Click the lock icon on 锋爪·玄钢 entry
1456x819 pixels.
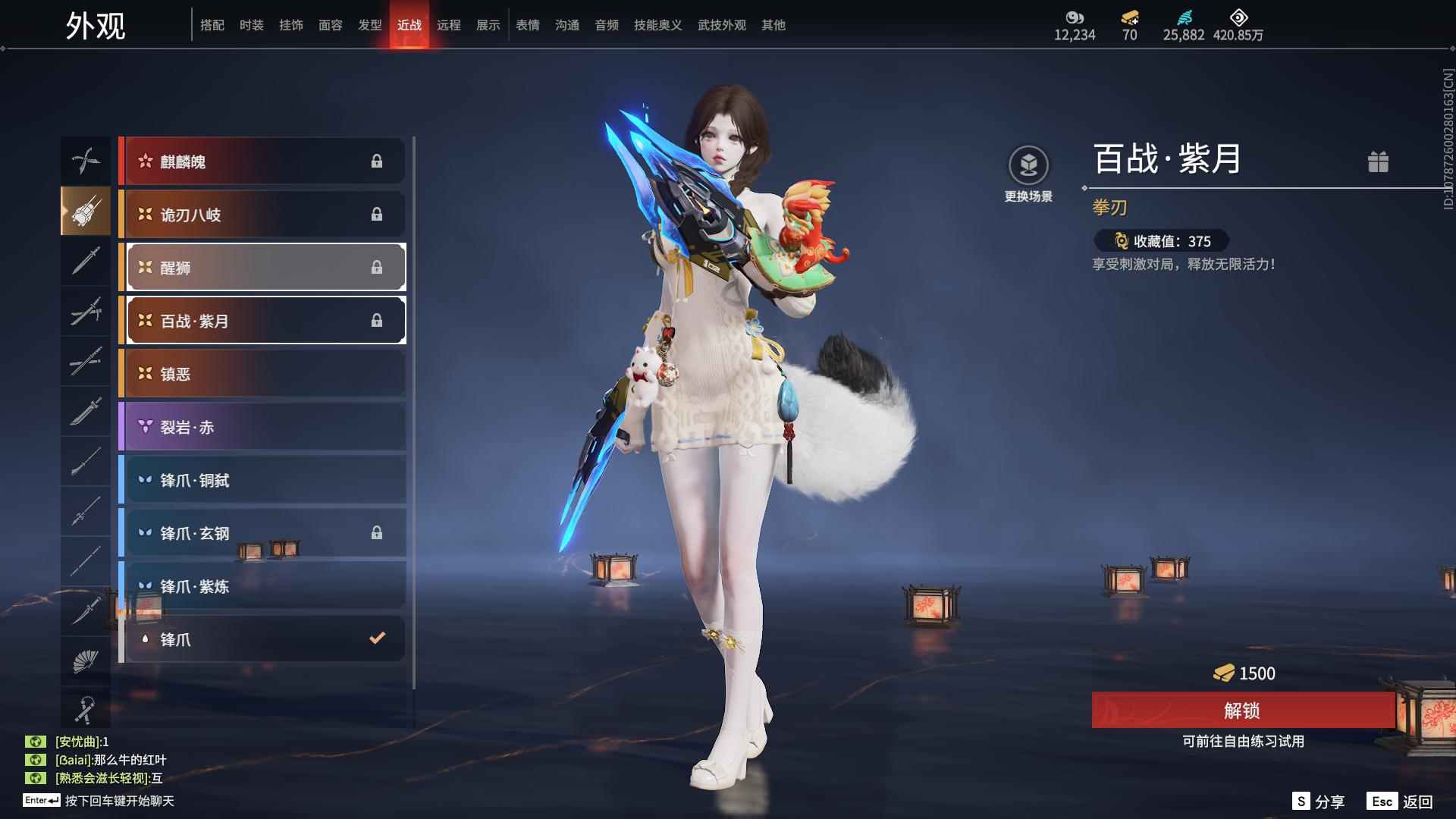pos(378,532)
